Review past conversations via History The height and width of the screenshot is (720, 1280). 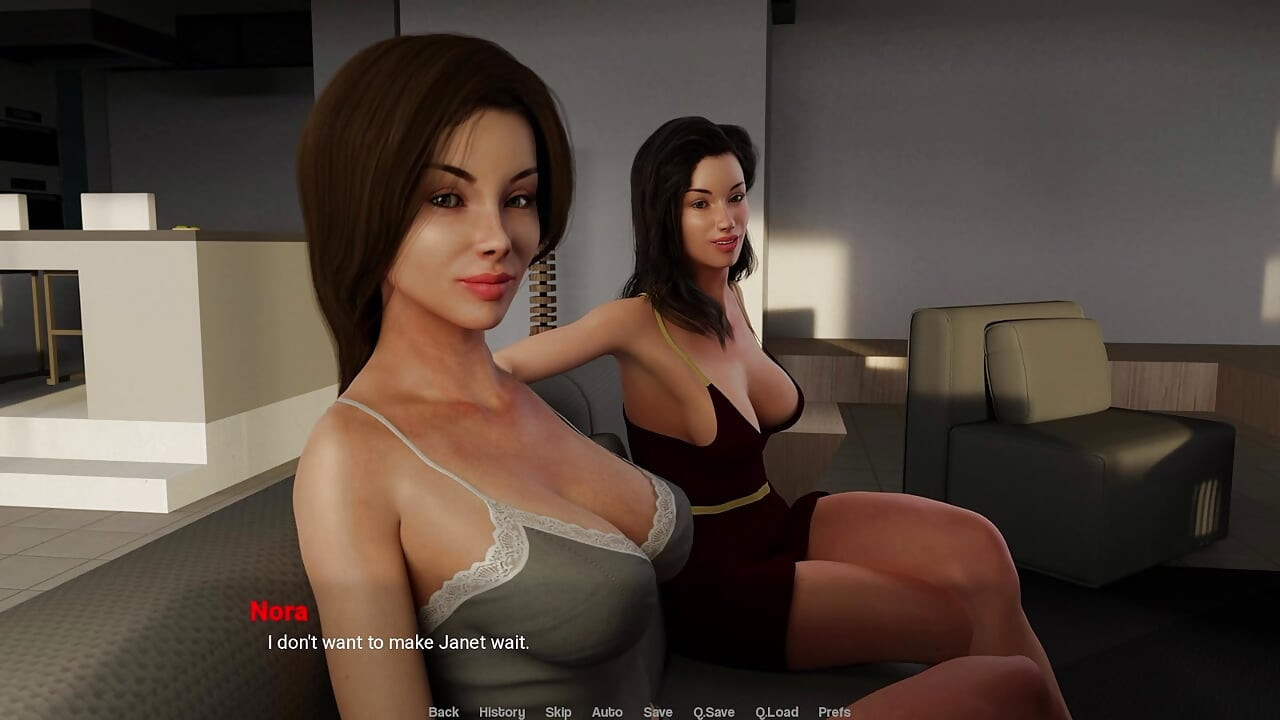point(503,711)
